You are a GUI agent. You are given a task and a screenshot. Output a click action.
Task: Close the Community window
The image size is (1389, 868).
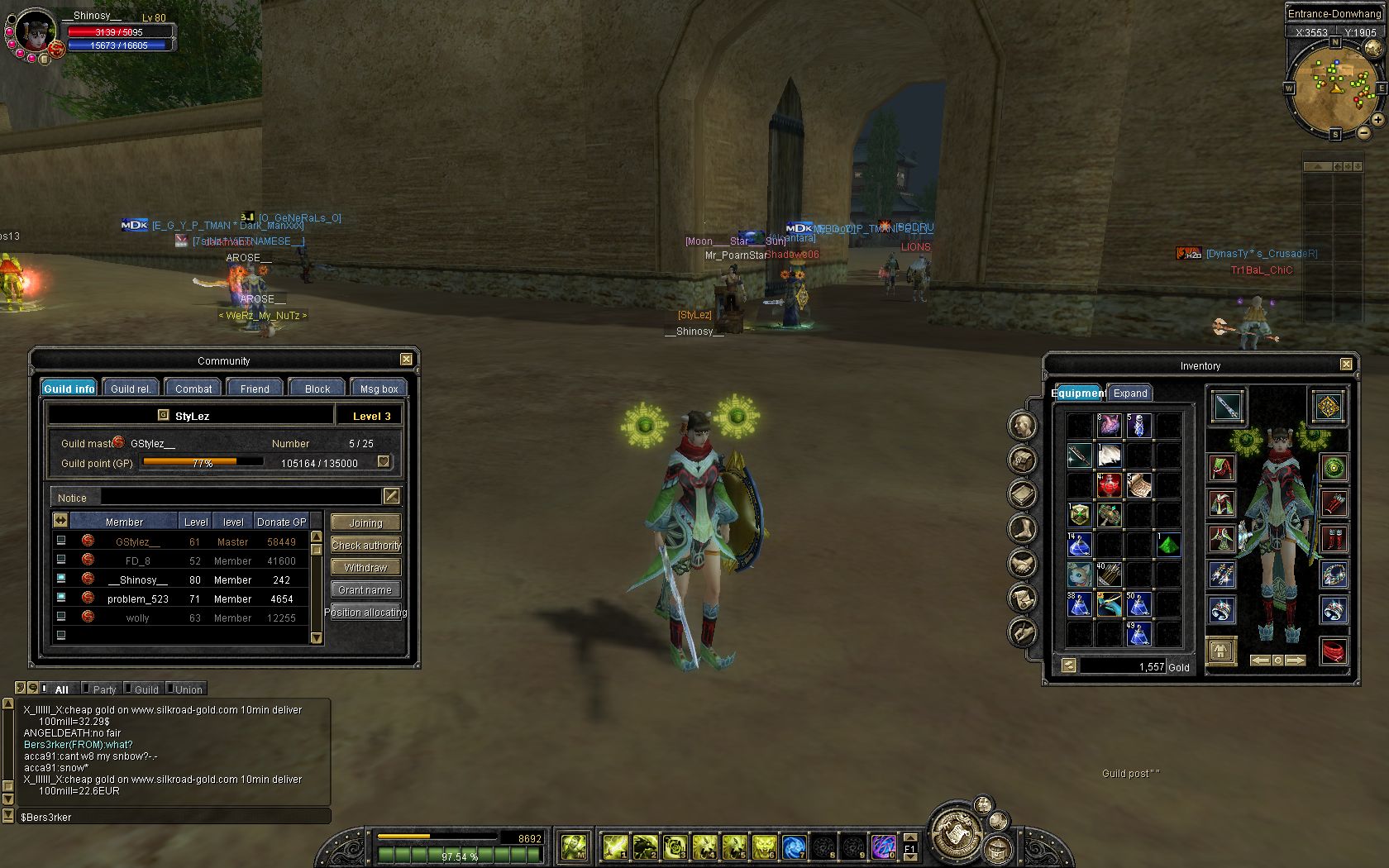click(406, 360)
